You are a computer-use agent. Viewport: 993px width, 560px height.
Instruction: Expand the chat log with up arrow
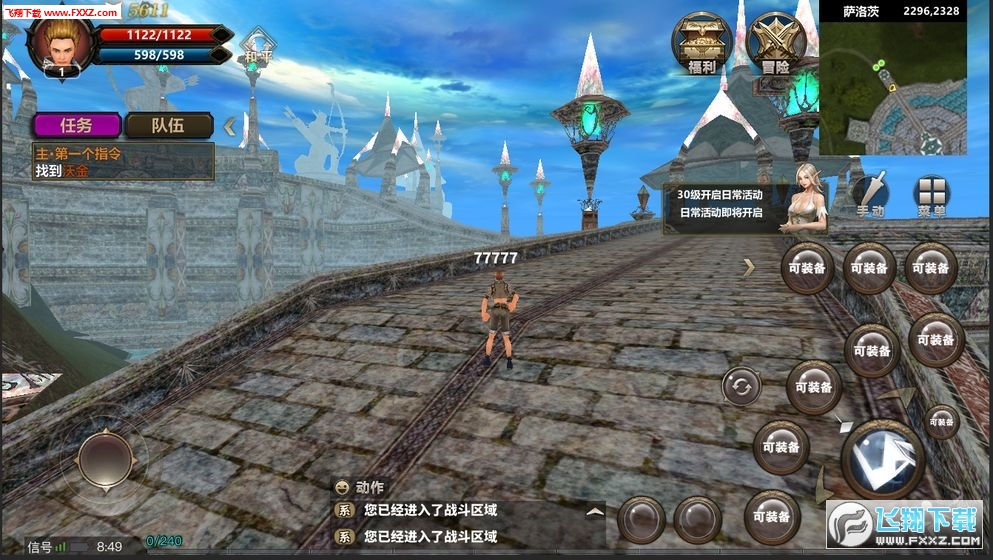(x=595, y=511)
